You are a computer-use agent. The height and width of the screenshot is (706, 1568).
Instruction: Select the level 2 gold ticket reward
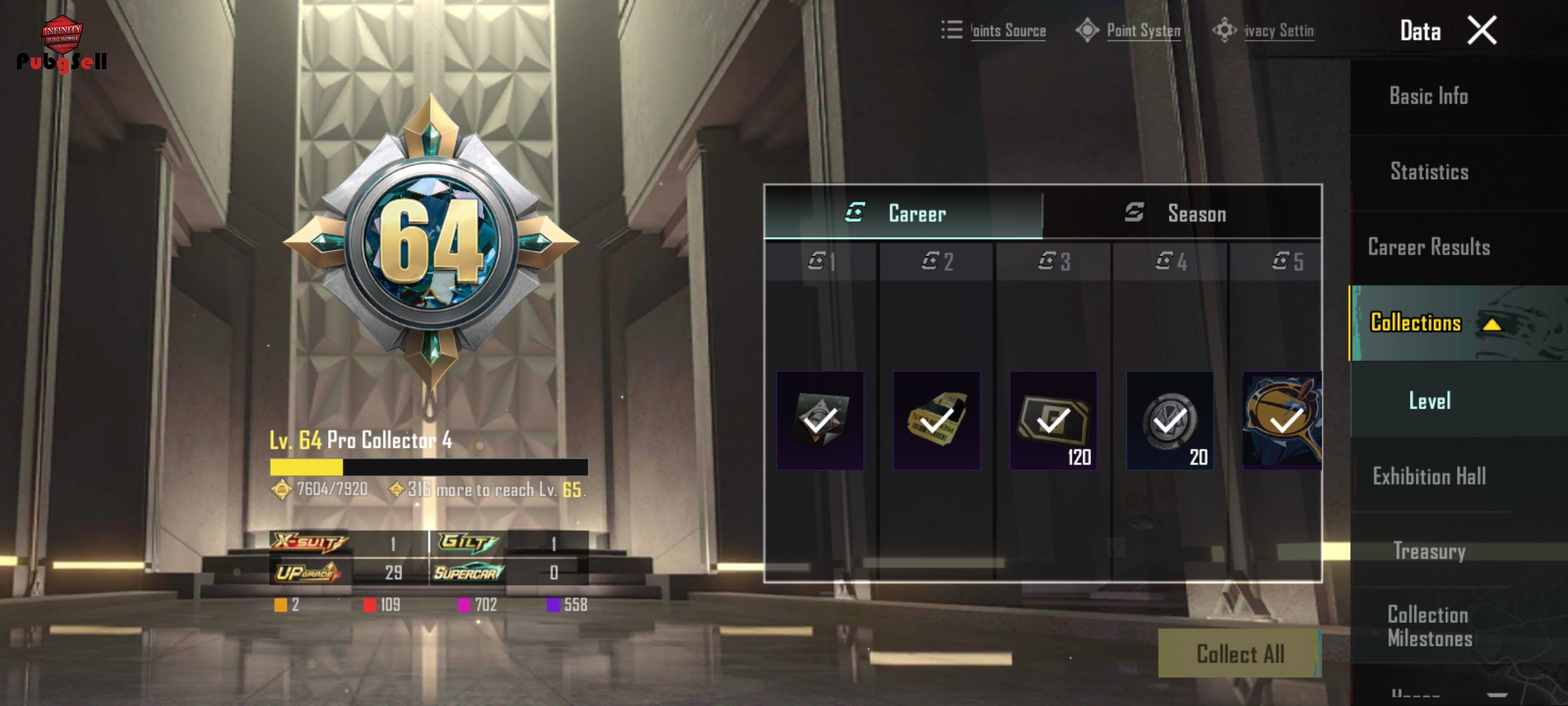click(936, 420)
